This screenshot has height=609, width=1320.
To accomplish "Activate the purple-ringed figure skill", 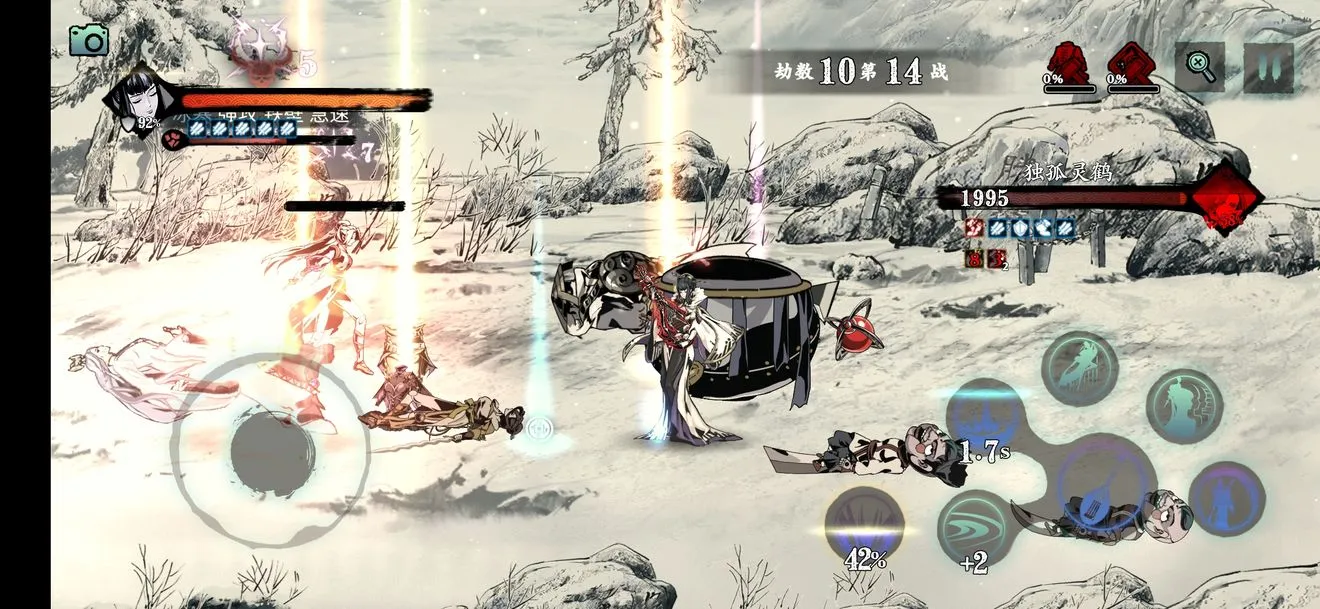I will (1226, 498).
